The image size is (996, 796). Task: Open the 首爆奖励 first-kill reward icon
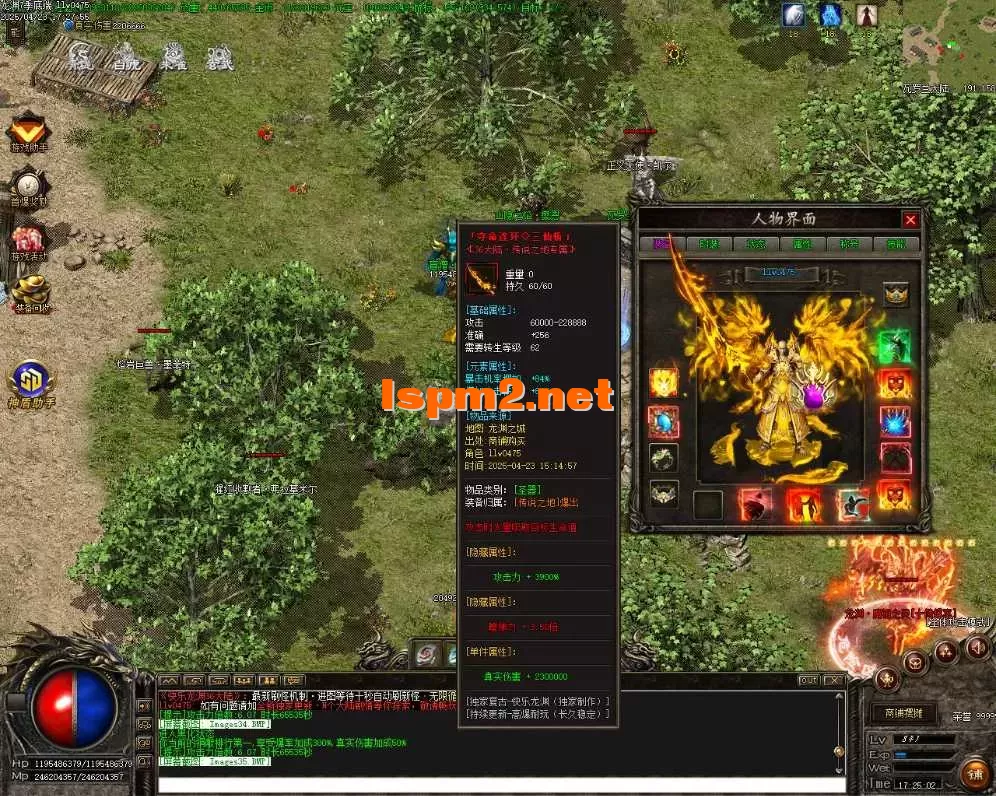(x=29, y=185)
